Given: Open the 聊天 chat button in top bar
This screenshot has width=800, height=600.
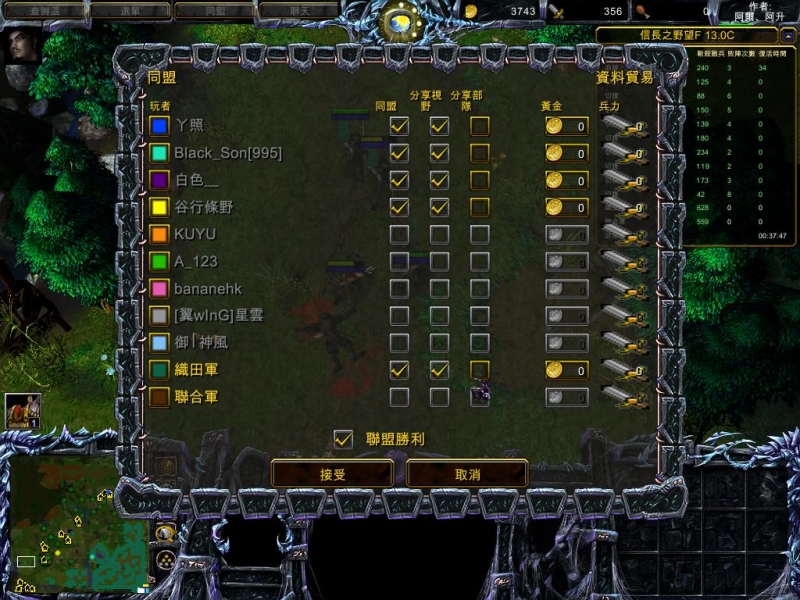Looking at the screenshot, I should coord(297,11).
